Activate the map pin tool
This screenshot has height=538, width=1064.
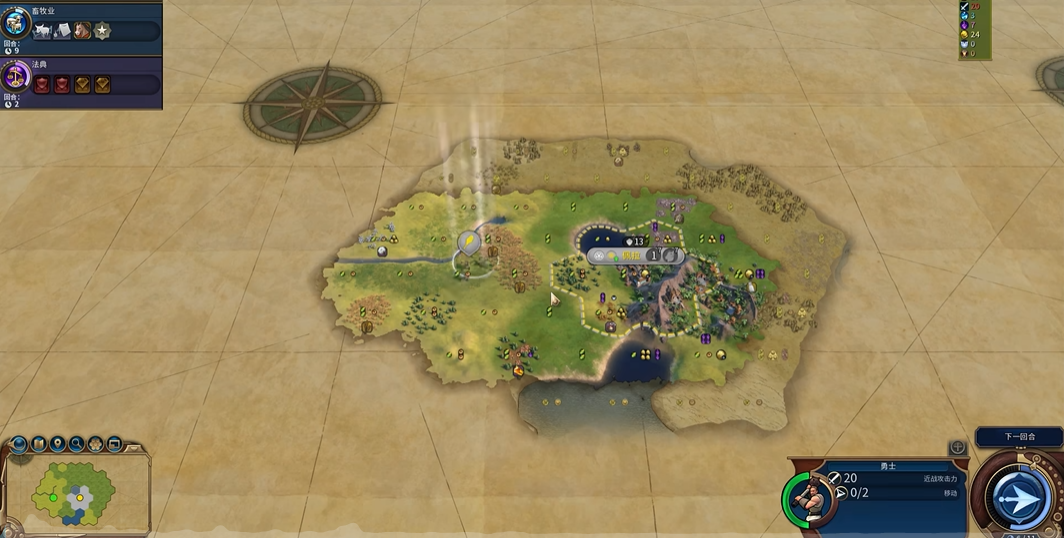58,443
